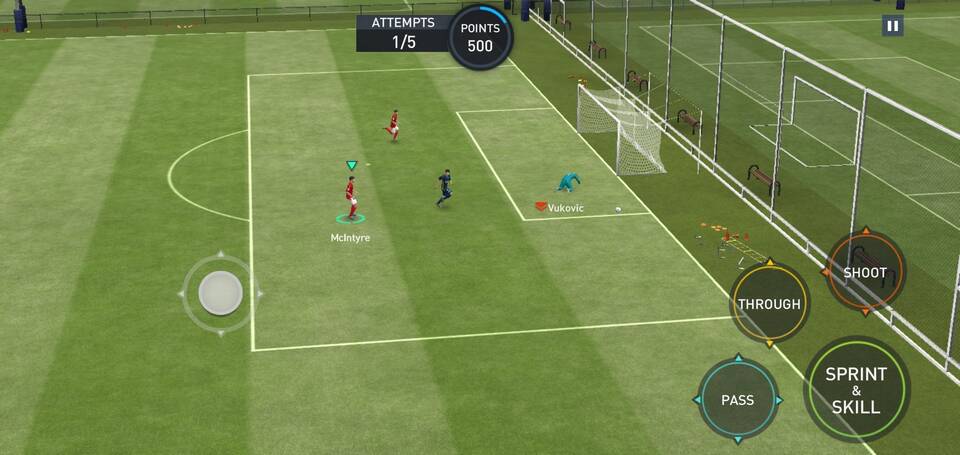Pause the game with the pause icon

click(892, 27)
